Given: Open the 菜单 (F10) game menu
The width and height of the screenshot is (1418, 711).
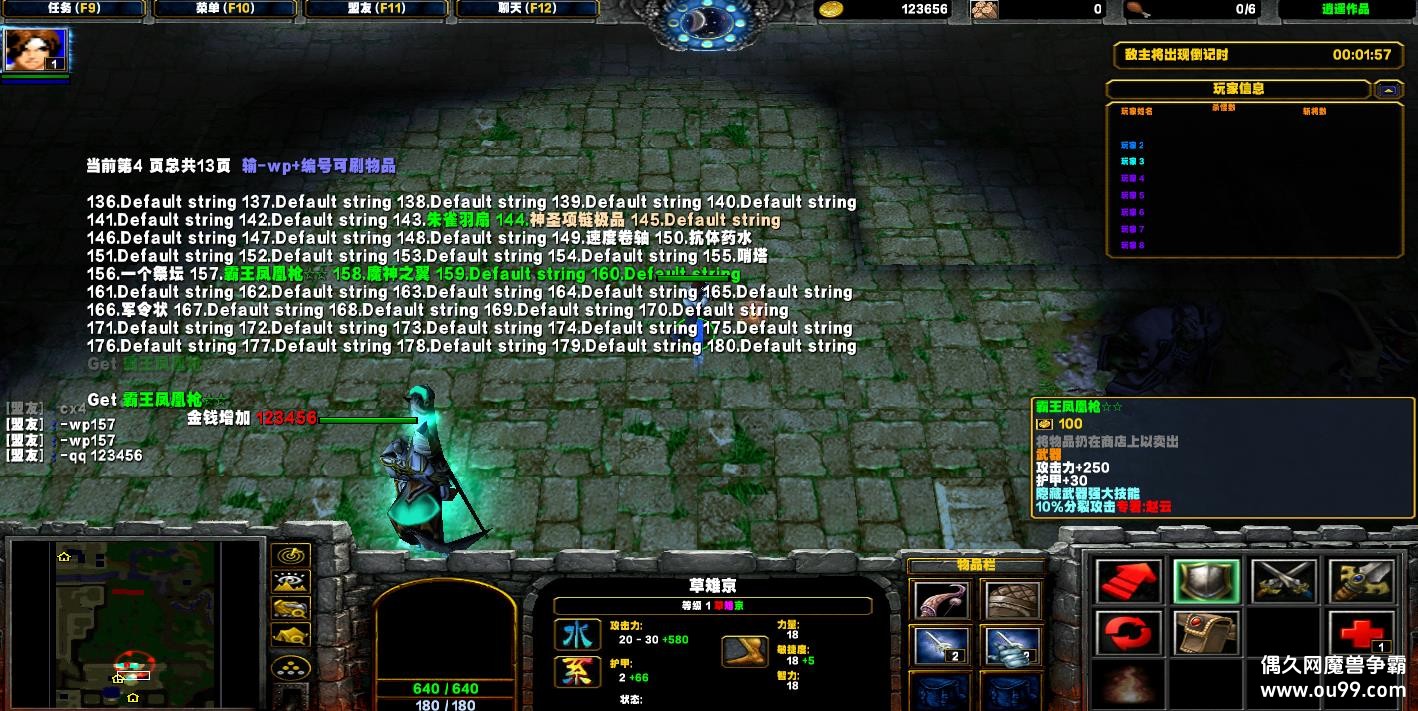Looking at the screenshot, I should (225, 9).
